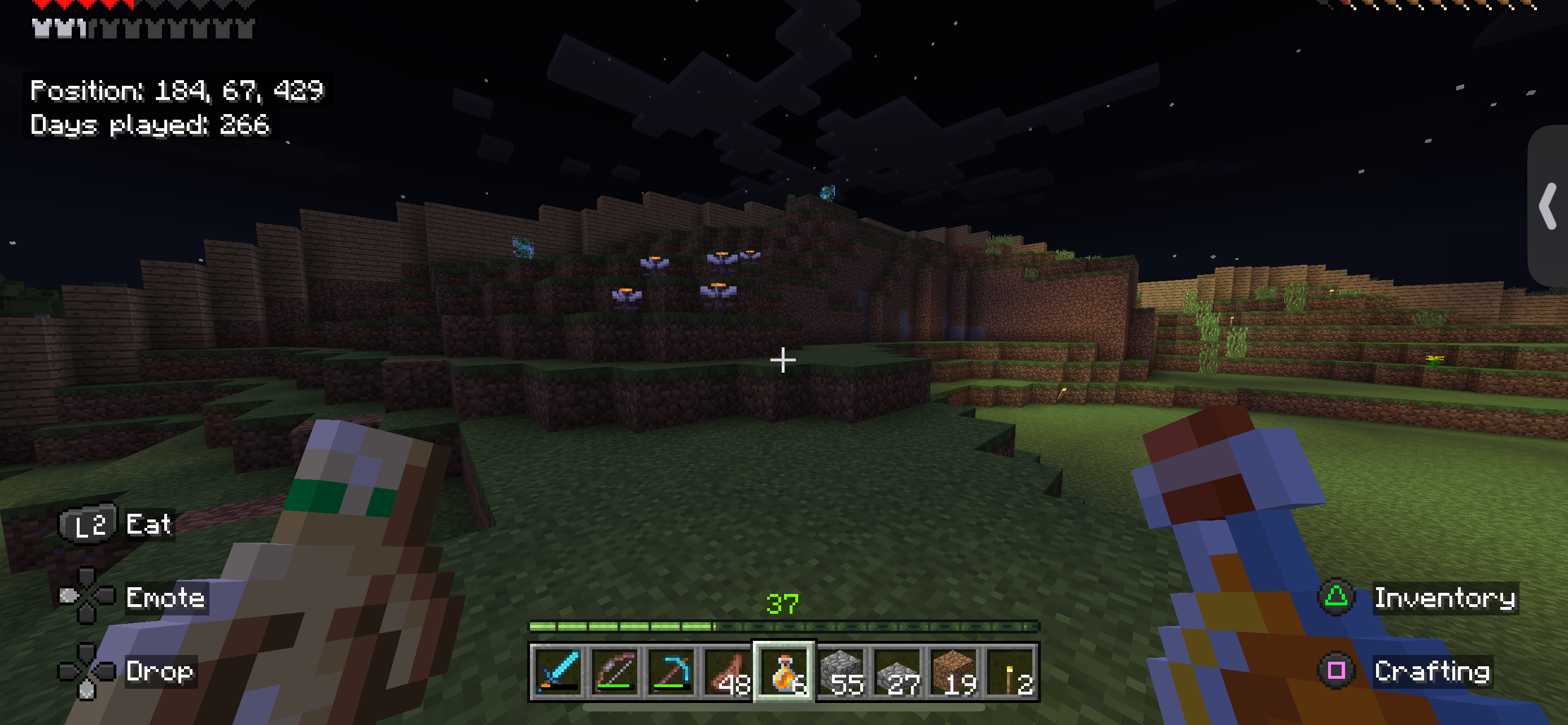
Task: Switch to the dirt block stack
Action: point(954,671)
